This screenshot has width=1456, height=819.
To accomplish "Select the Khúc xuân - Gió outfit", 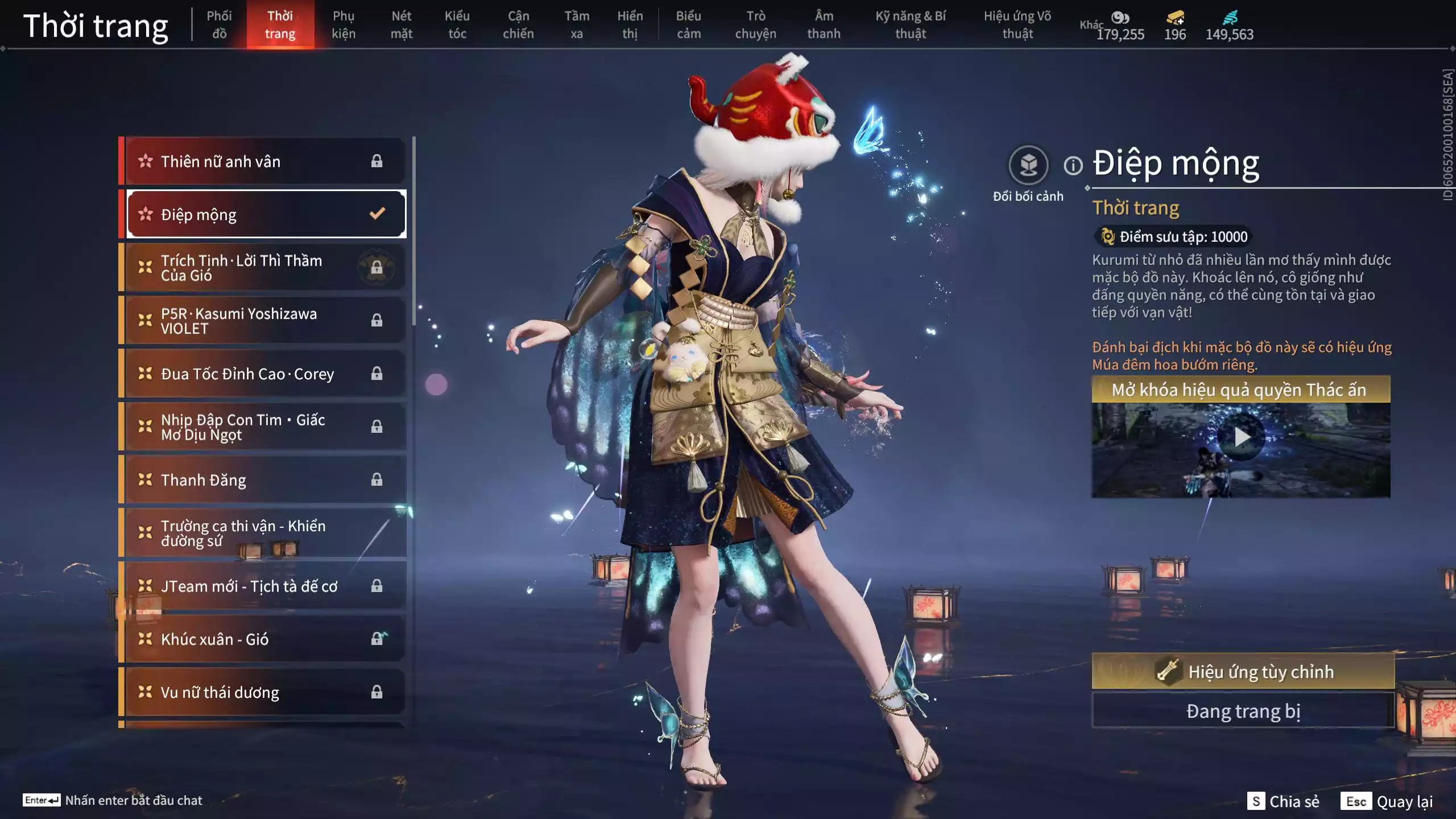I will tap(264, 639).
